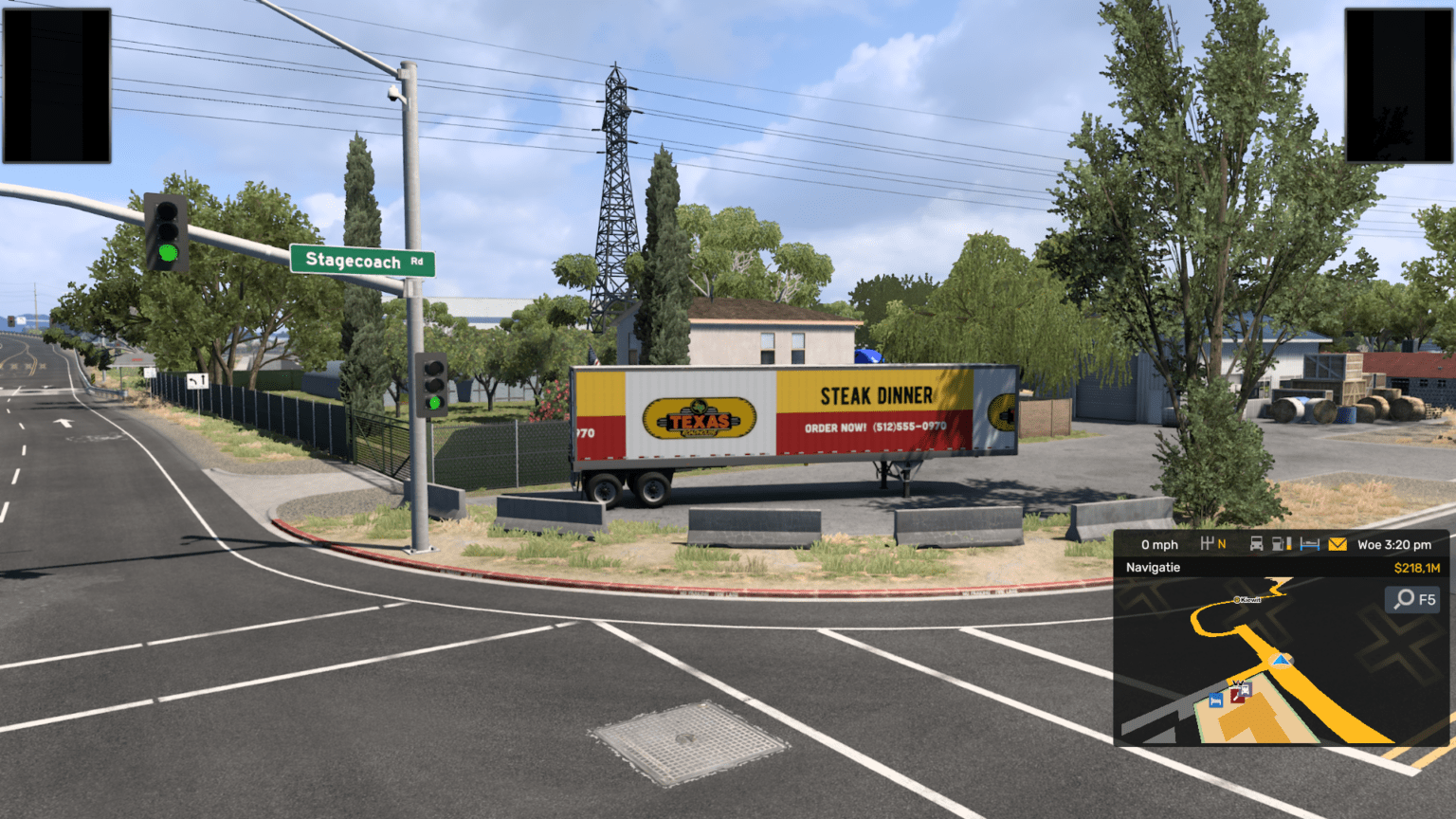Click the Stagecoach Rd street sign
The height and width of the screenshot is (819, 1456).
click(x=362, y=262)
